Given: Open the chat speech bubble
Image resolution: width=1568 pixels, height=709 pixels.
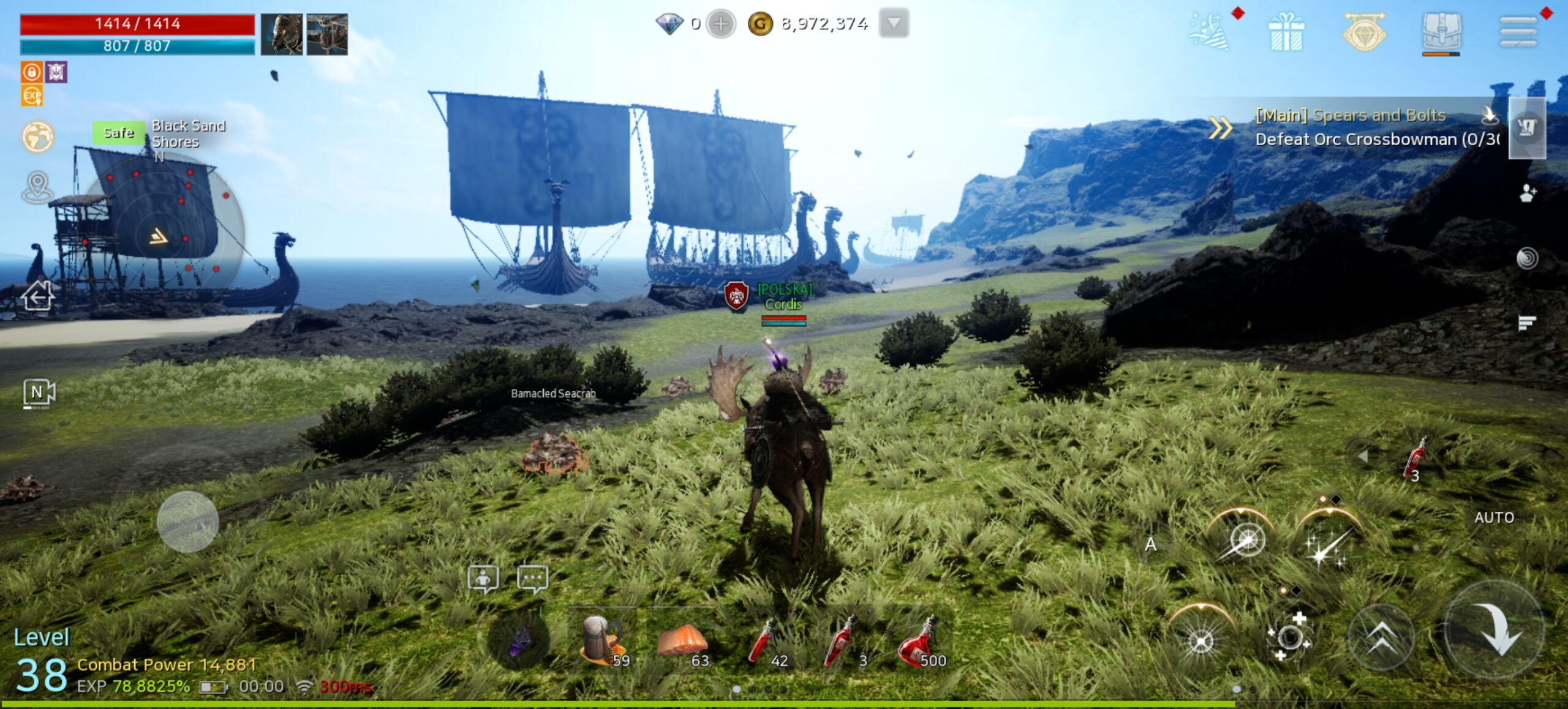Looking at the screenshot, I should (x=532, y=579).
